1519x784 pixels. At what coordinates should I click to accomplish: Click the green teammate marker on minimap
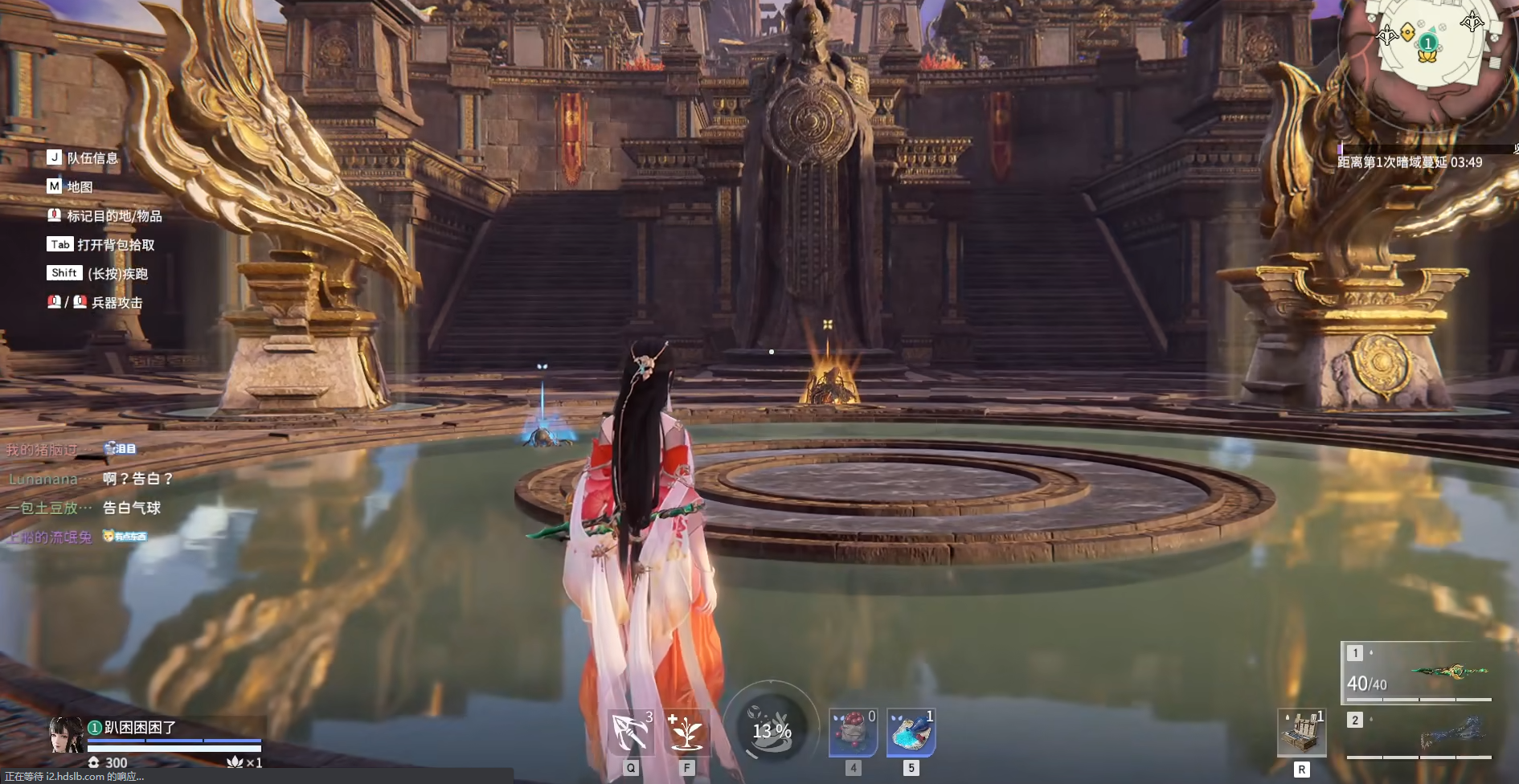1427,43
